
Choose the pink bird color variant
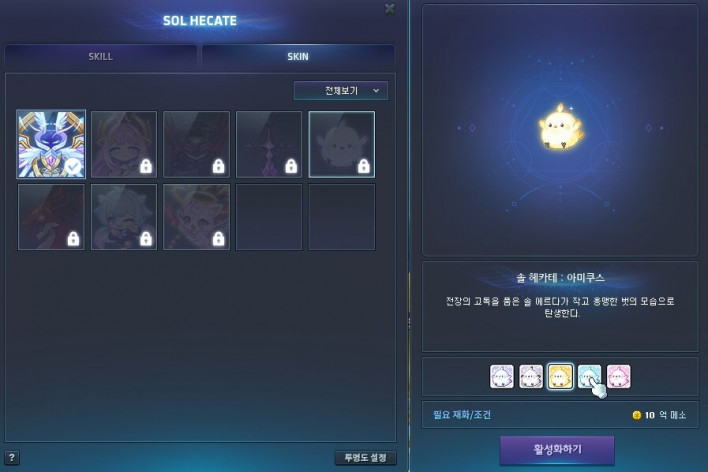tap(619, 376)
